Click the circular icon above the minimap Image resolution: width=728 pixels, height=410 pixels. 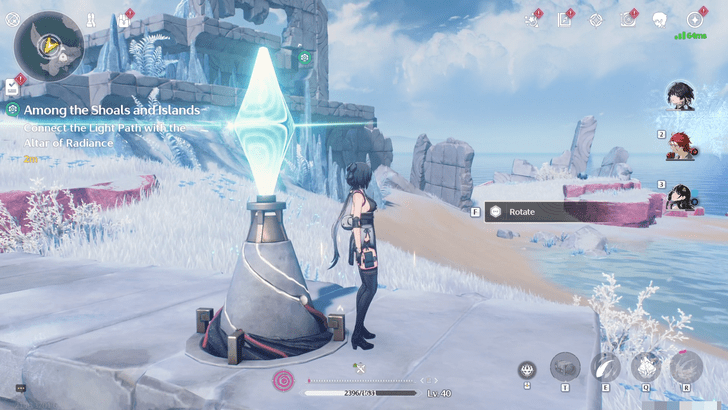(x=13, y=19)
